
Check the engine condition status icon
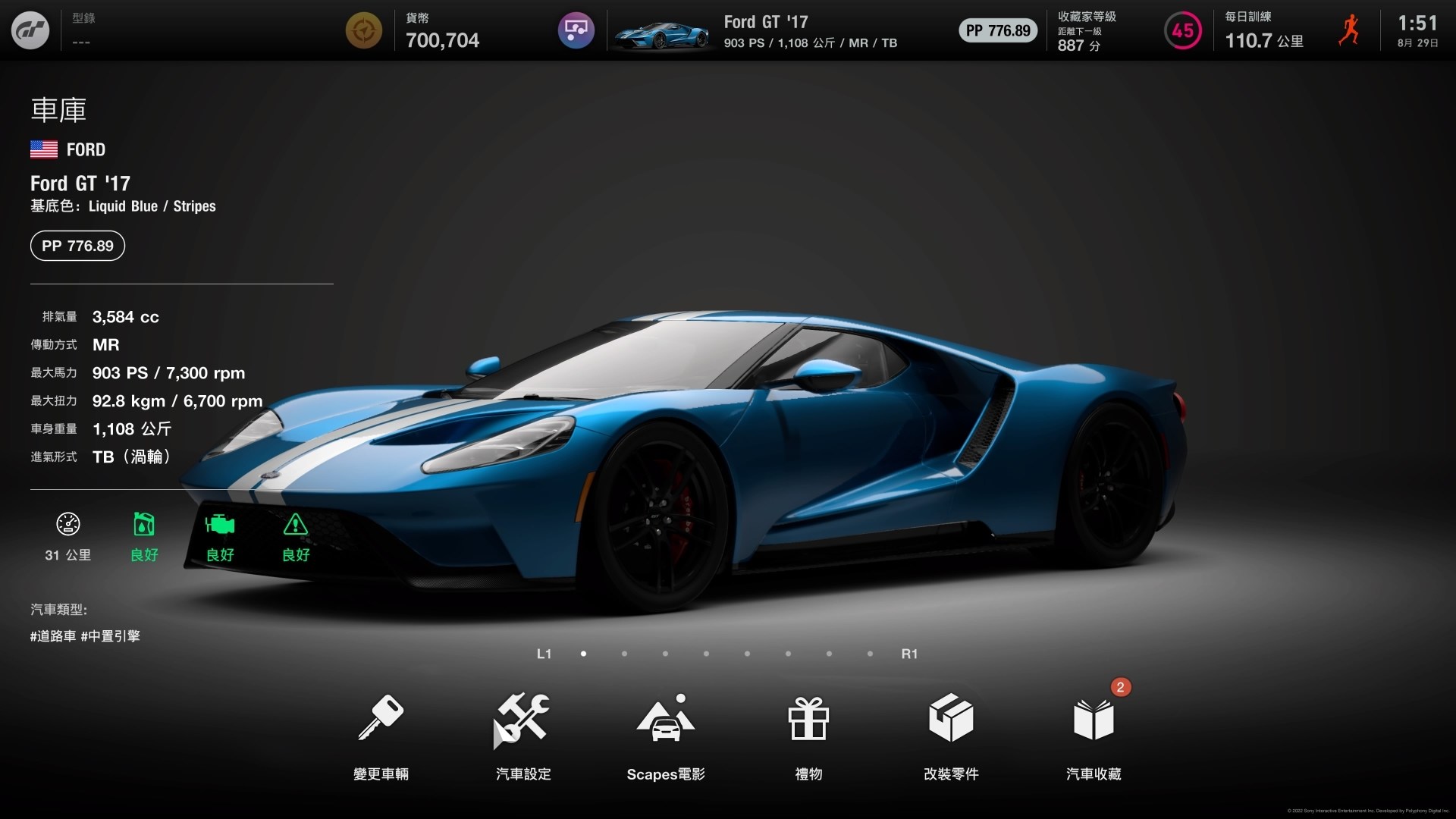[x=219, y=525]
